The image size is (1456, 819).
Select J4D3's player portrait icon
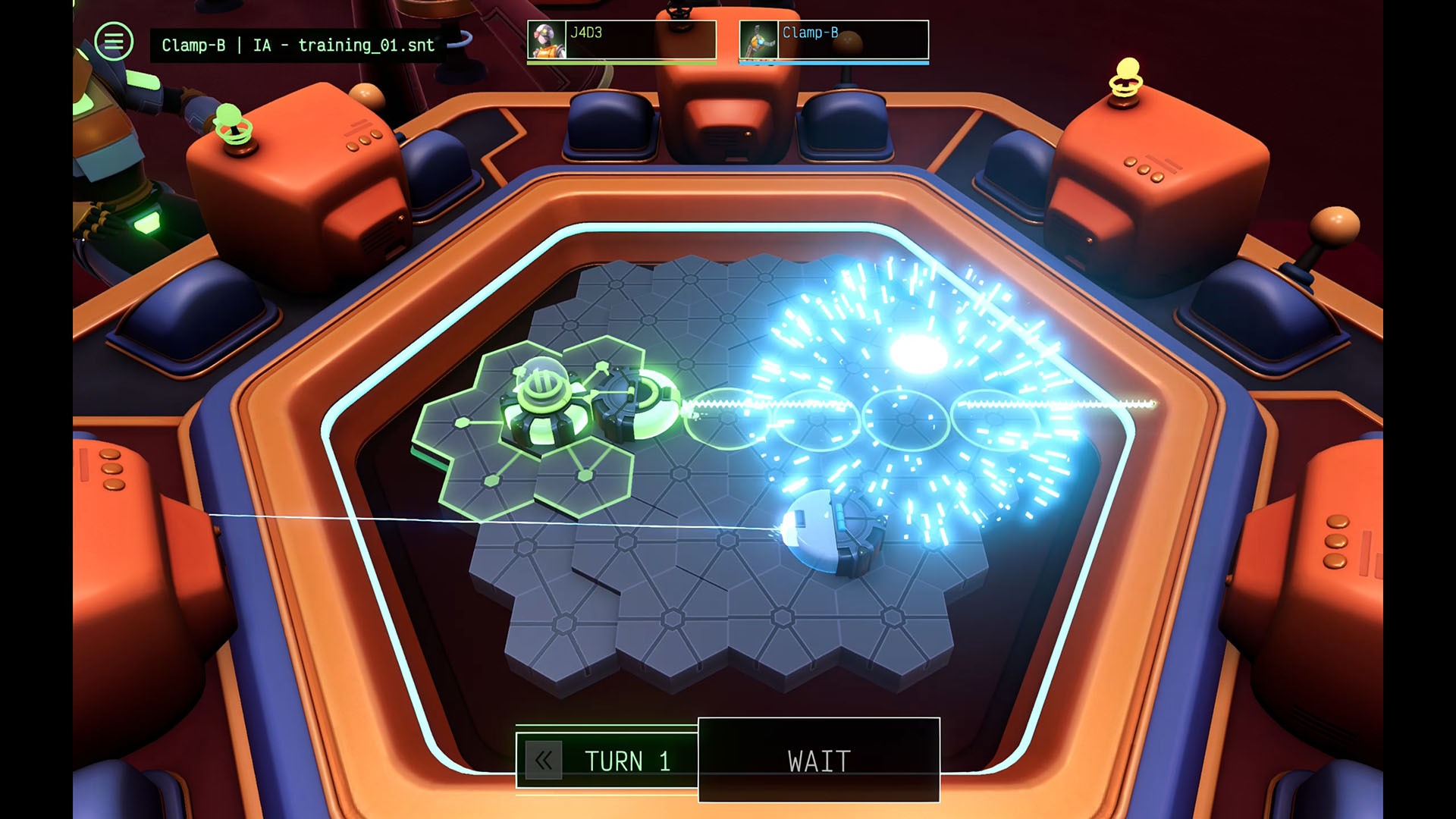coord(548,40)
